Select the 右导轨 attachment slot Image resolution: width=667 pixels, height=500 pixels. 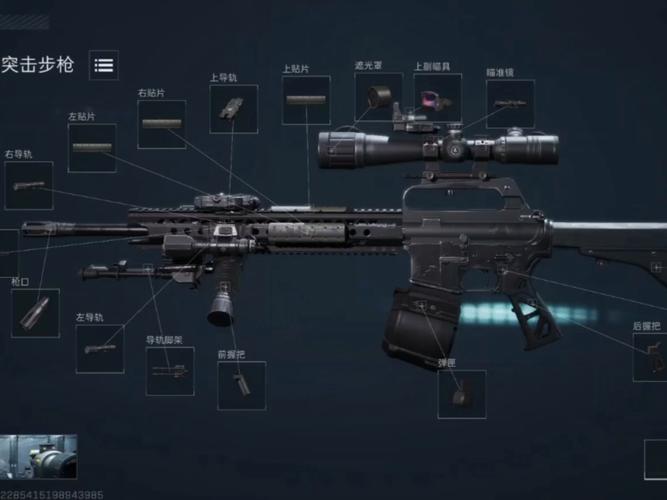coord(29,185)
